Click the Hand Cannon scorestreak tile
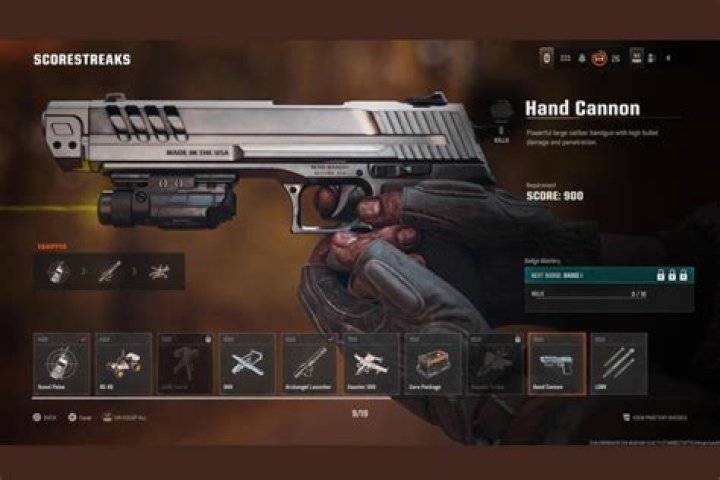720x480 pixels. (556, 363)
